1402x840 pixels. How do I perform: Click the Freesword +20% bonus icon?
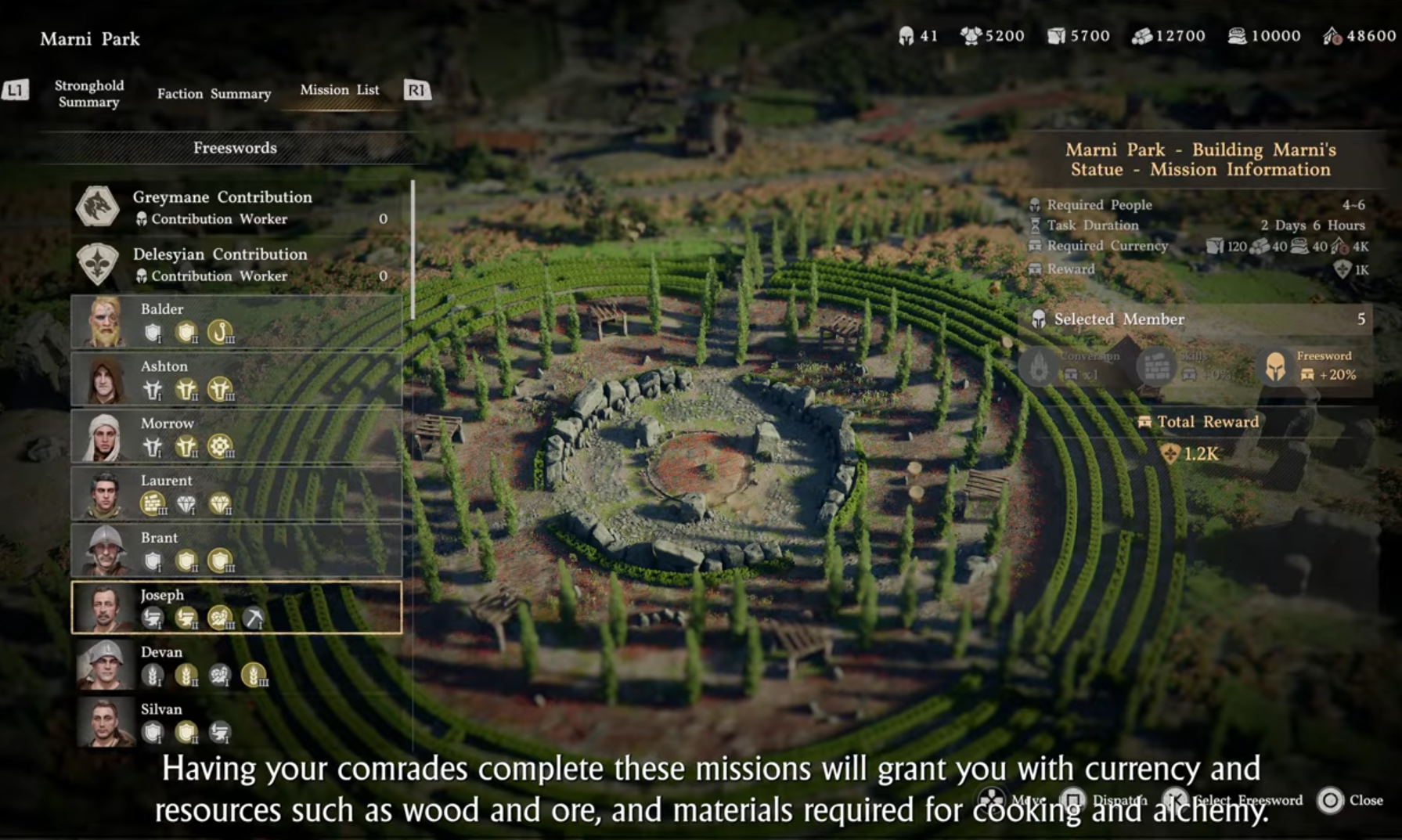1276,366
